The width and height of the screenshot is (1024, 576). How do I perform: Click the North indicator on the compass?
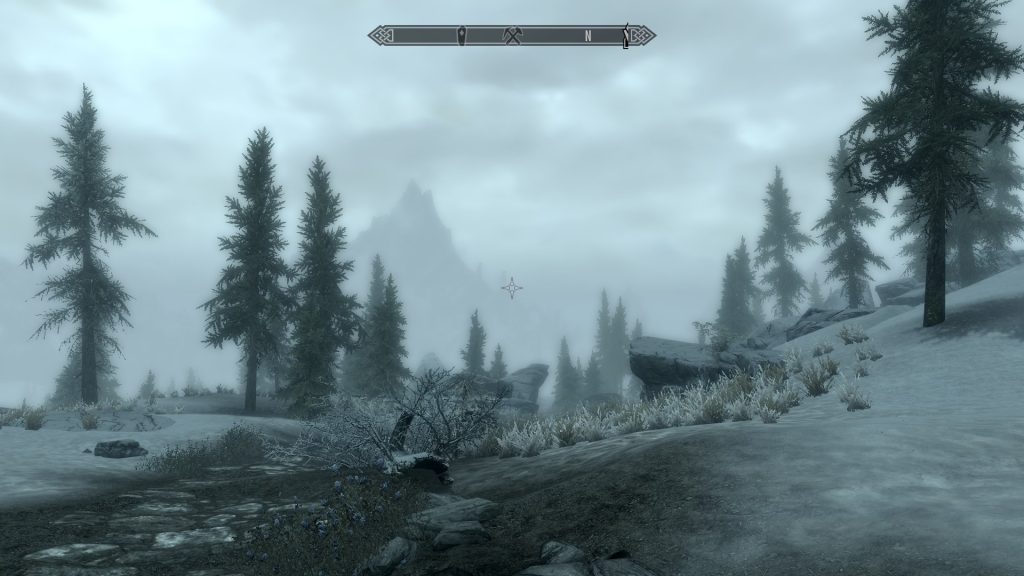point(589,36)
